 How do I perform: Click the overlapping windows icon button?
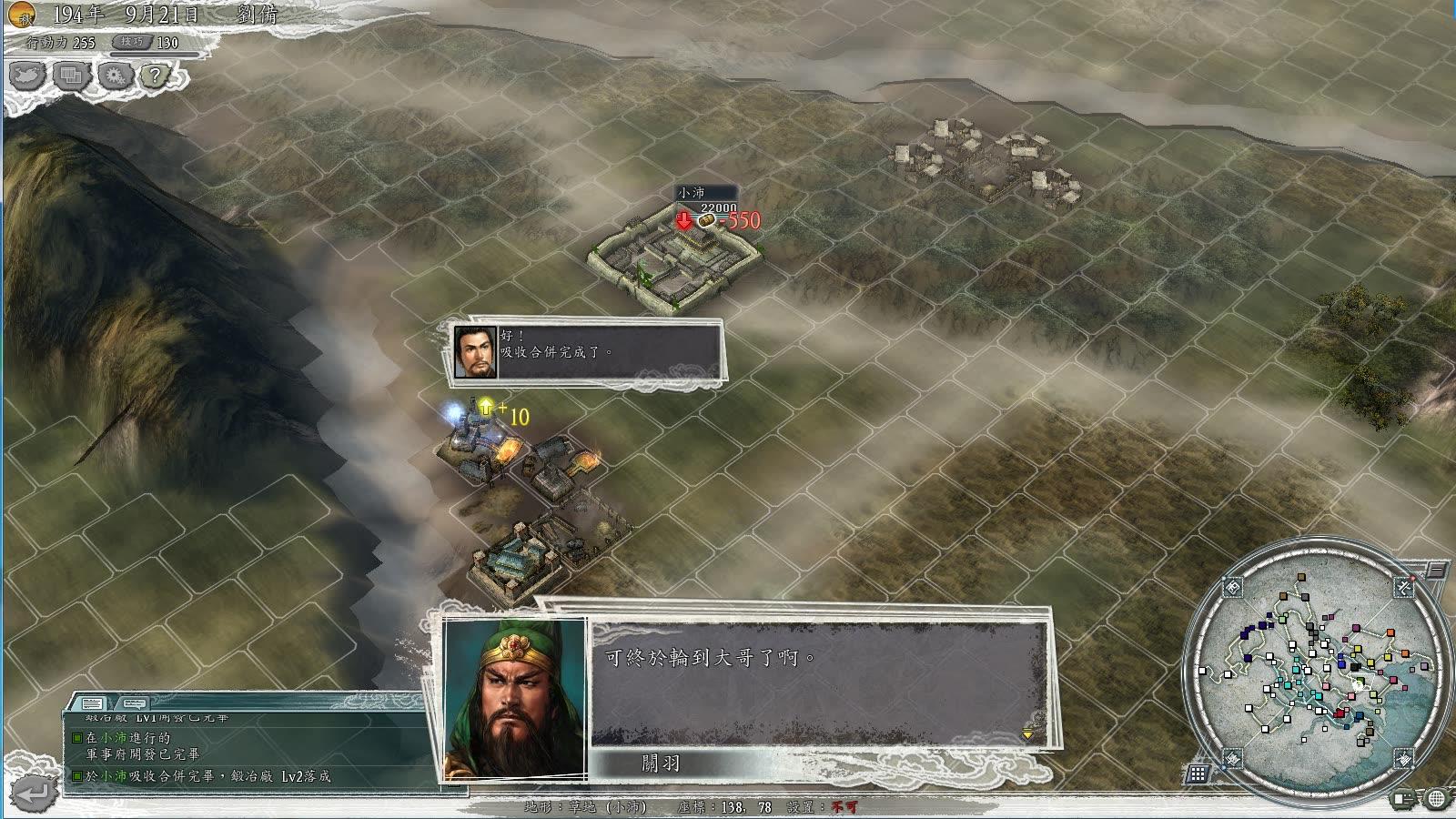pyautogui.click(x=71, y=76)
